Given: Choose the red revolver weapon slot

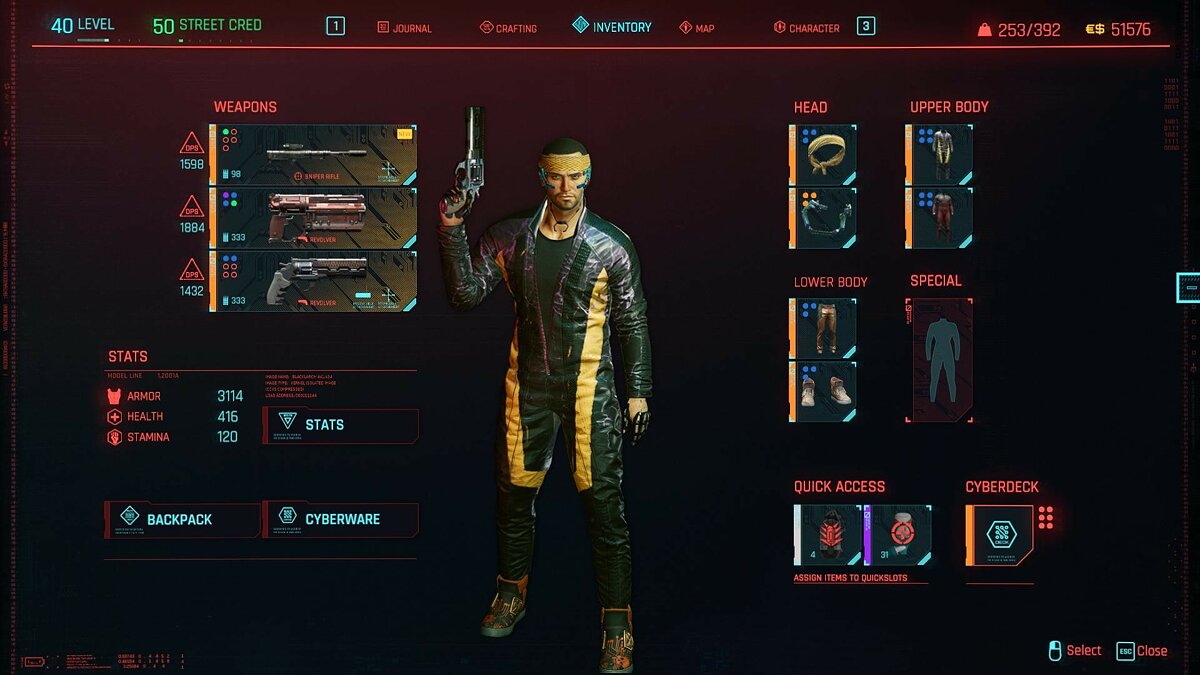Looking at the screenshot, I should (313, 218).
